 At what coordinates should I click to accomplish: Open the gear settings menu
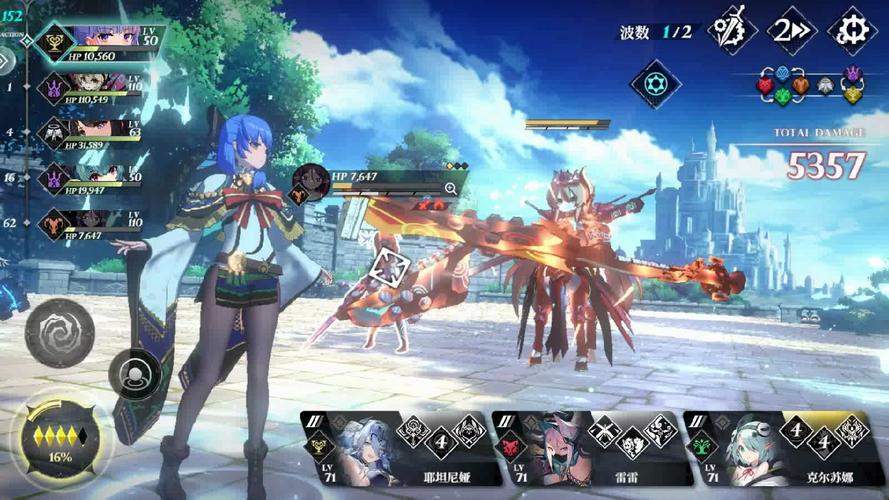click(x=852, y=30)
